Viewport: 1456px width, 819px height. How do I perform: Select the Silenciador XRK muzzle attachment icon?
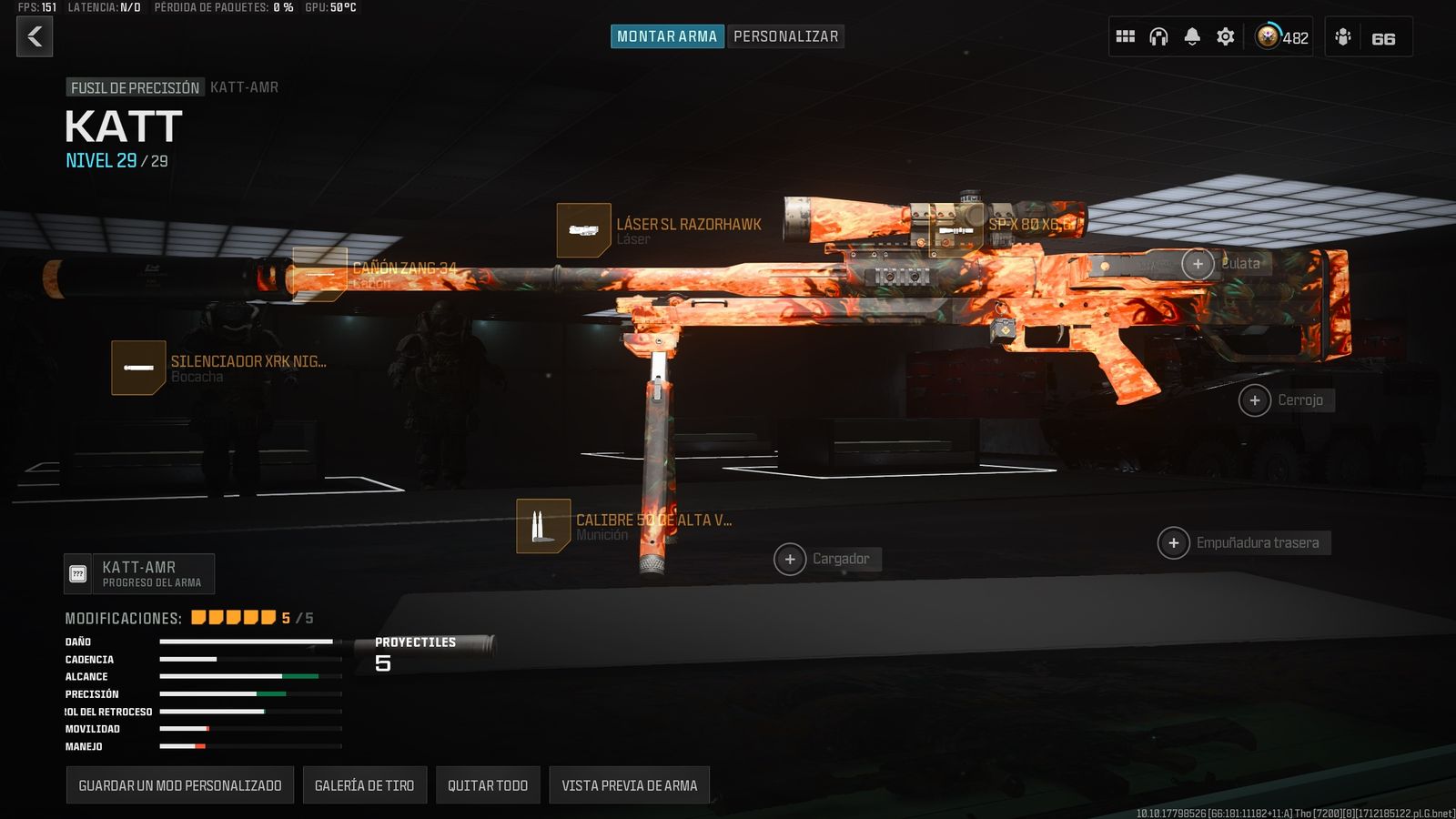(x=137, y=367)
